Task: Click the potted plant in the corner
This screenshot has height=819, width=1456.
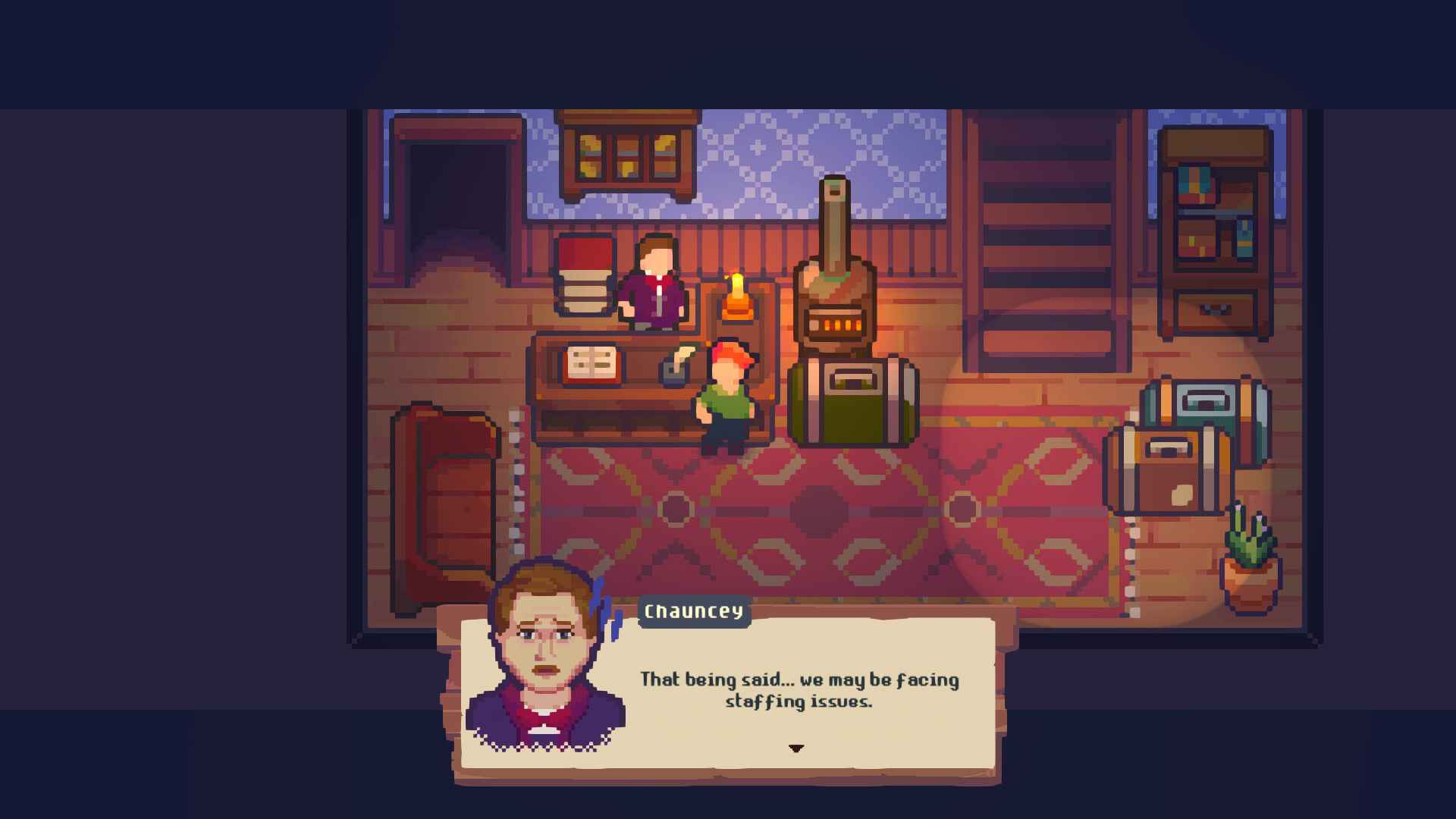Action: click(x=1251, y=554)
